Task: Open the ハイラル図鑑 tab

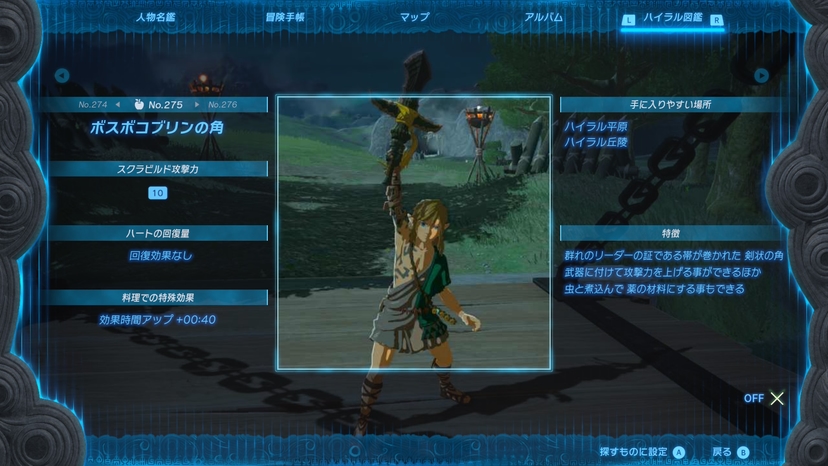Action: (670, 18)
